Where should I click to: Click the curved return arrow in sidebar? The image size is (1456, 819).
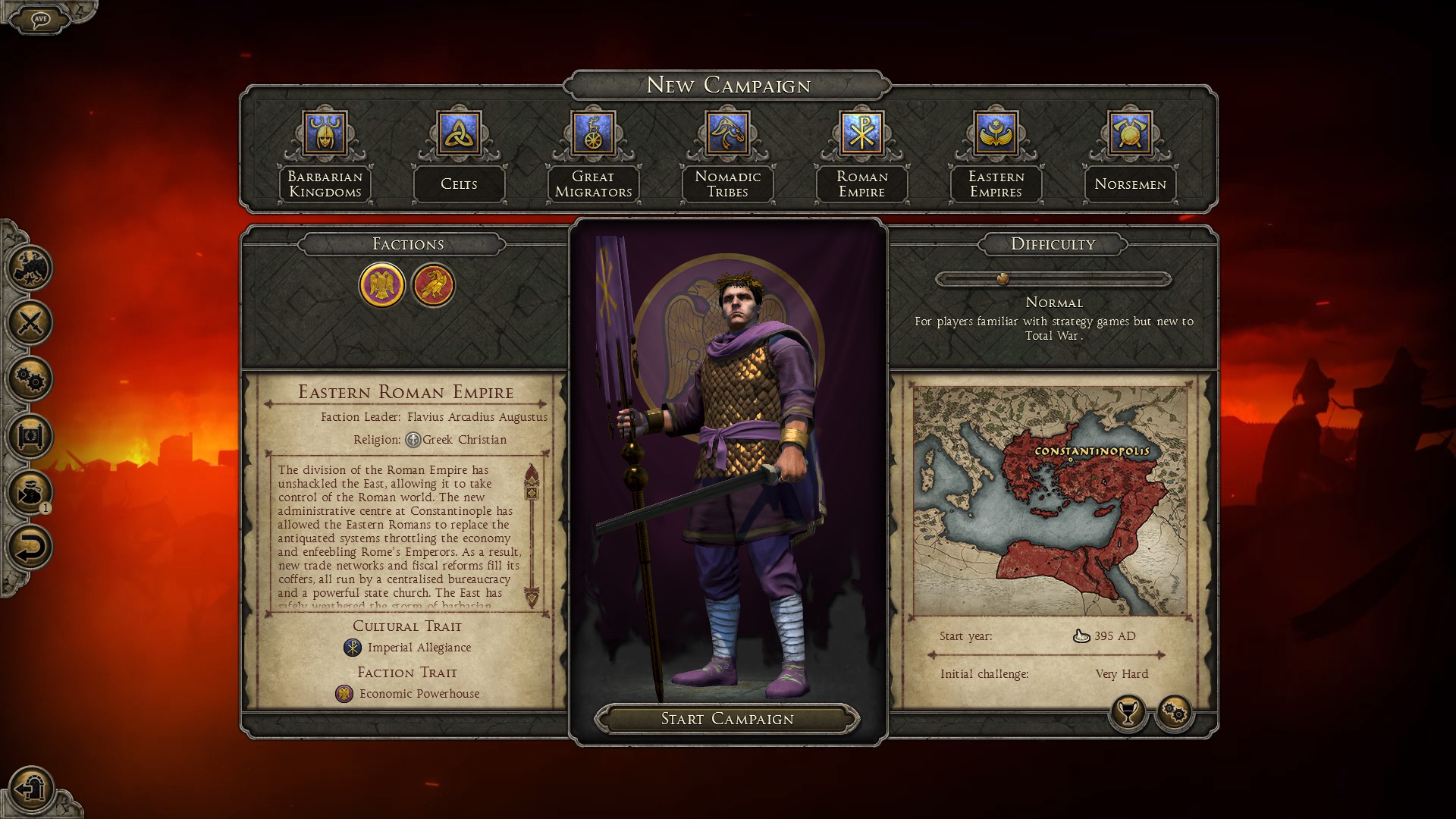pyautogui.click(x=30, y=548)
